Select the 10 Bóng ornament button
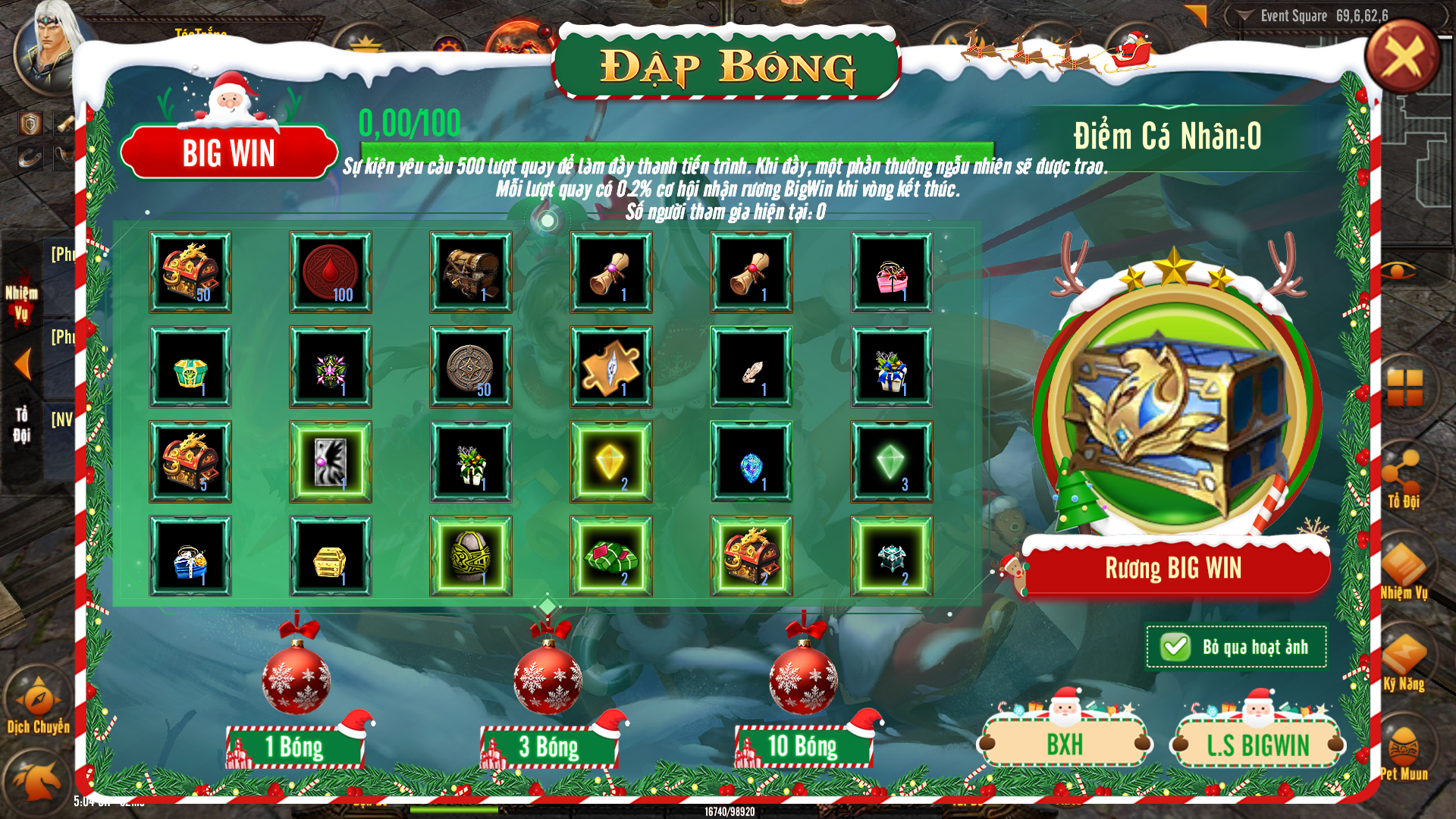The image size is (1456, 819). pyautogui.click(x=803, y=746)
